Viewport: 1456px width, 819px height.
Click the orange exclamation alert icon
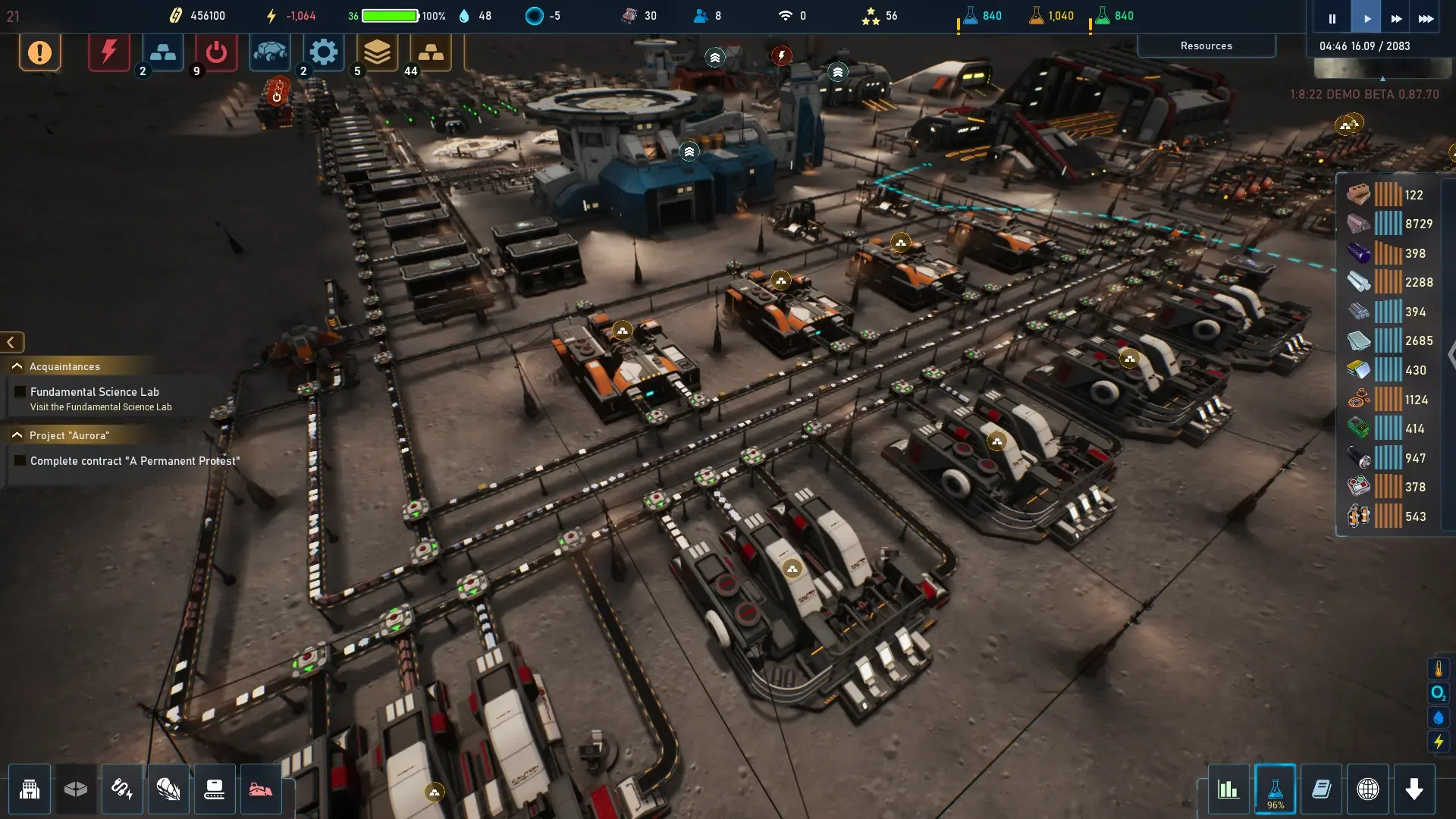tap(39, 52)
